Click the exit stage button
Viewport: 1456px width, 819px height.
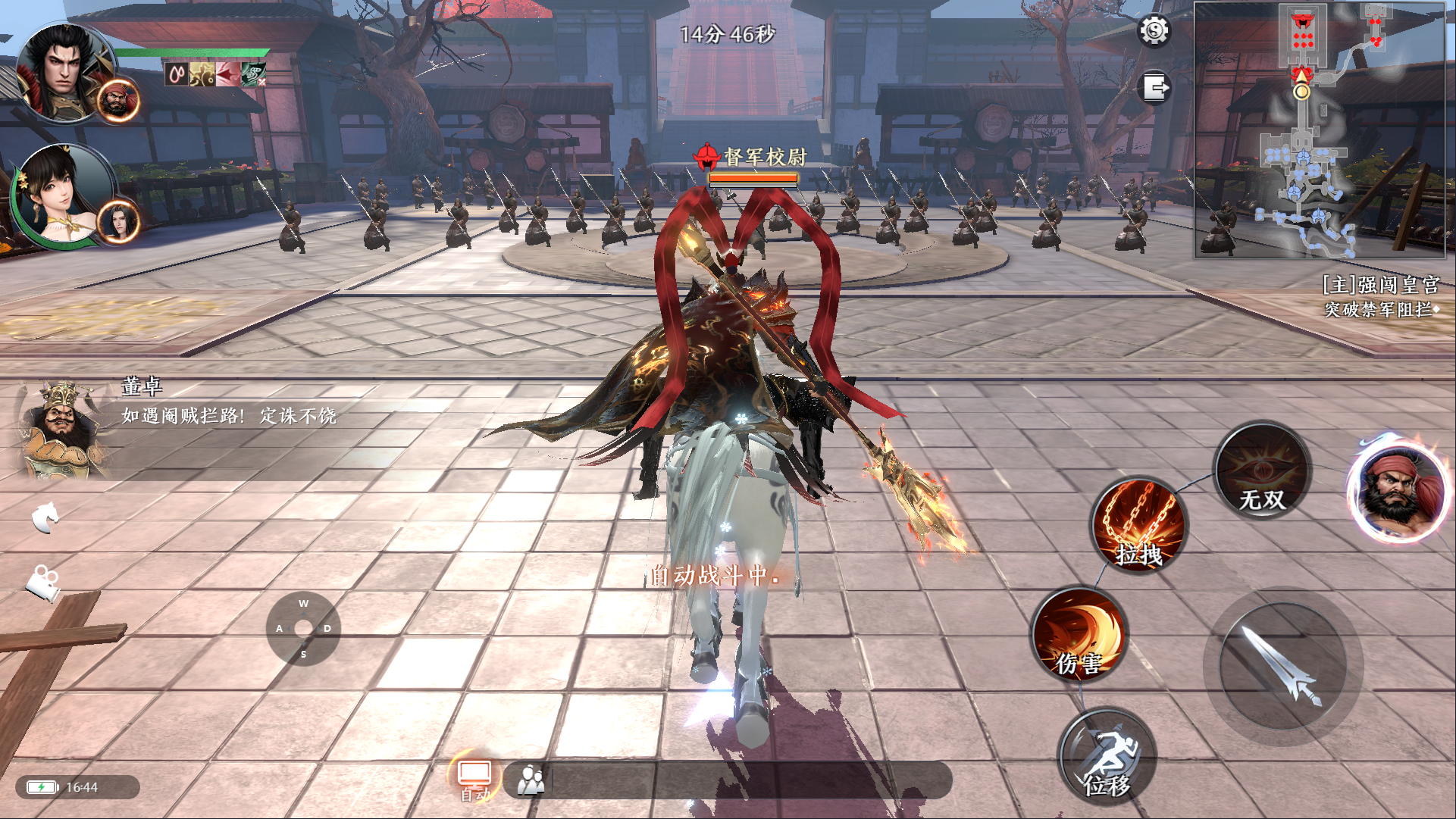click(1155, 88)
